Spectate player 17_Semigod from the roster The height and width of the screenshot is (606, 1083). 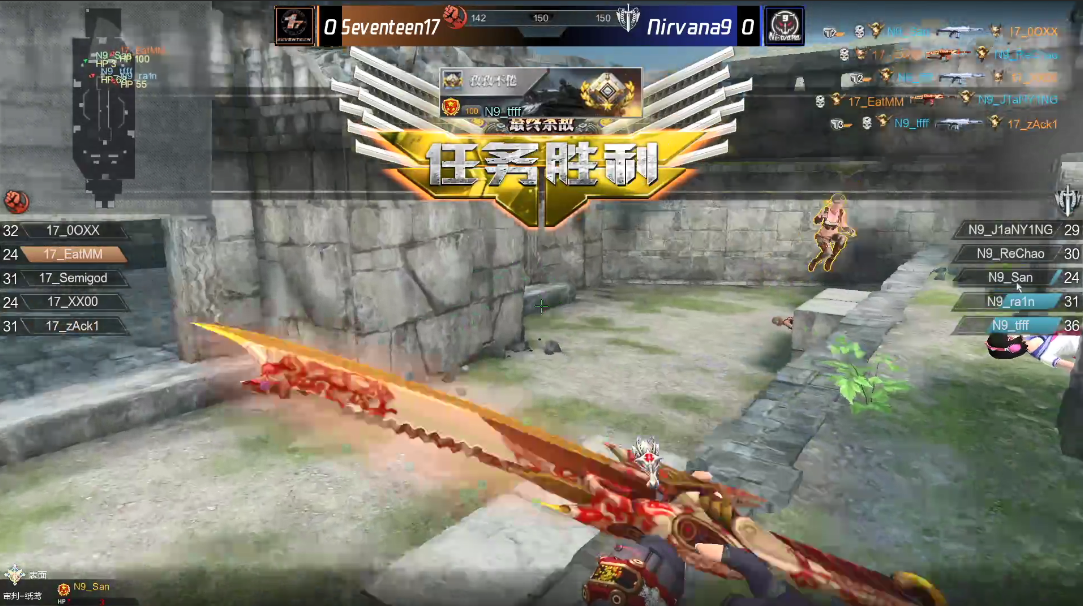coord(74,278)
